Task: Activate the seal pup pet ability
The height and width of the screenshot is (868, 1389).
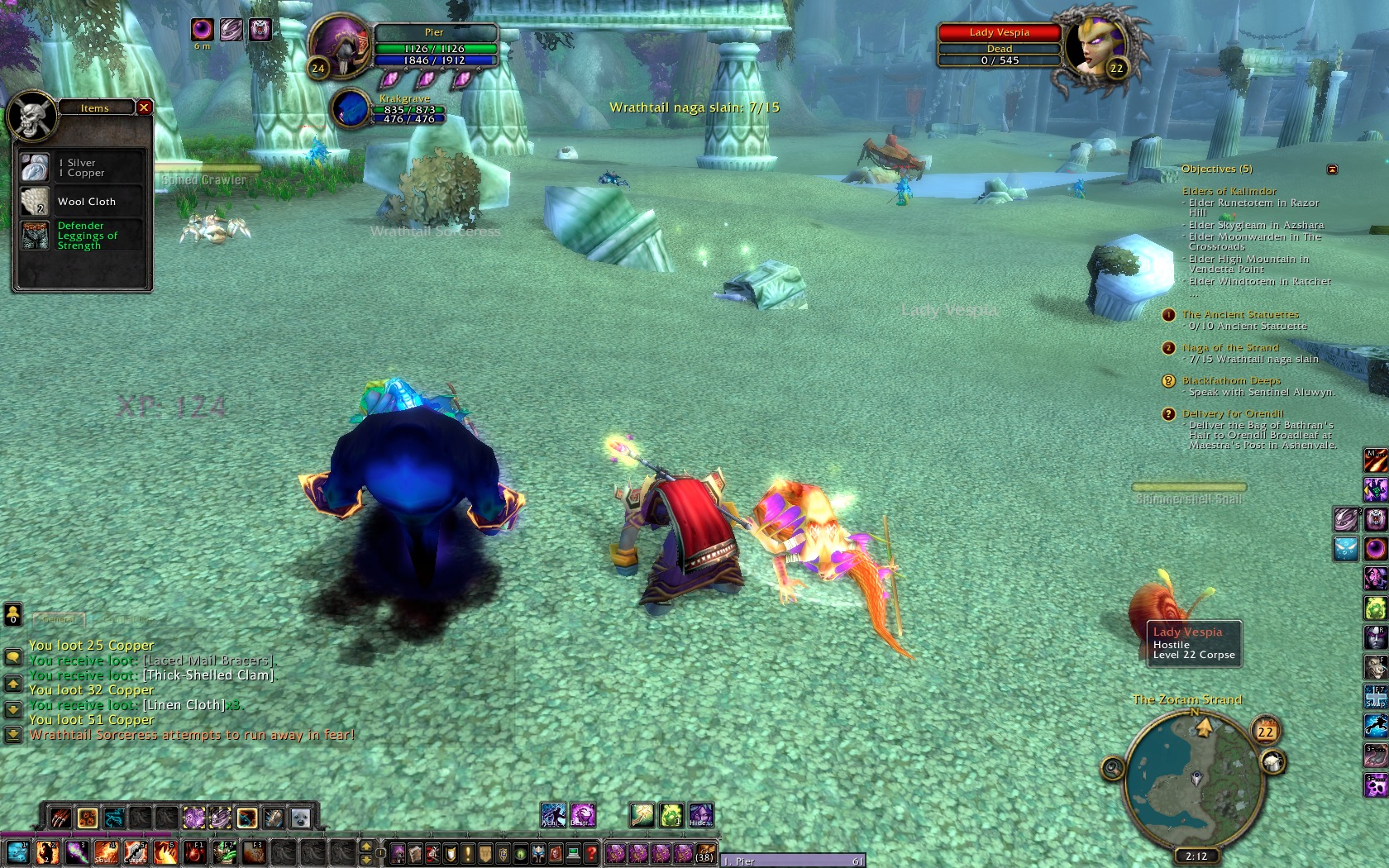Action: [300, 818]
